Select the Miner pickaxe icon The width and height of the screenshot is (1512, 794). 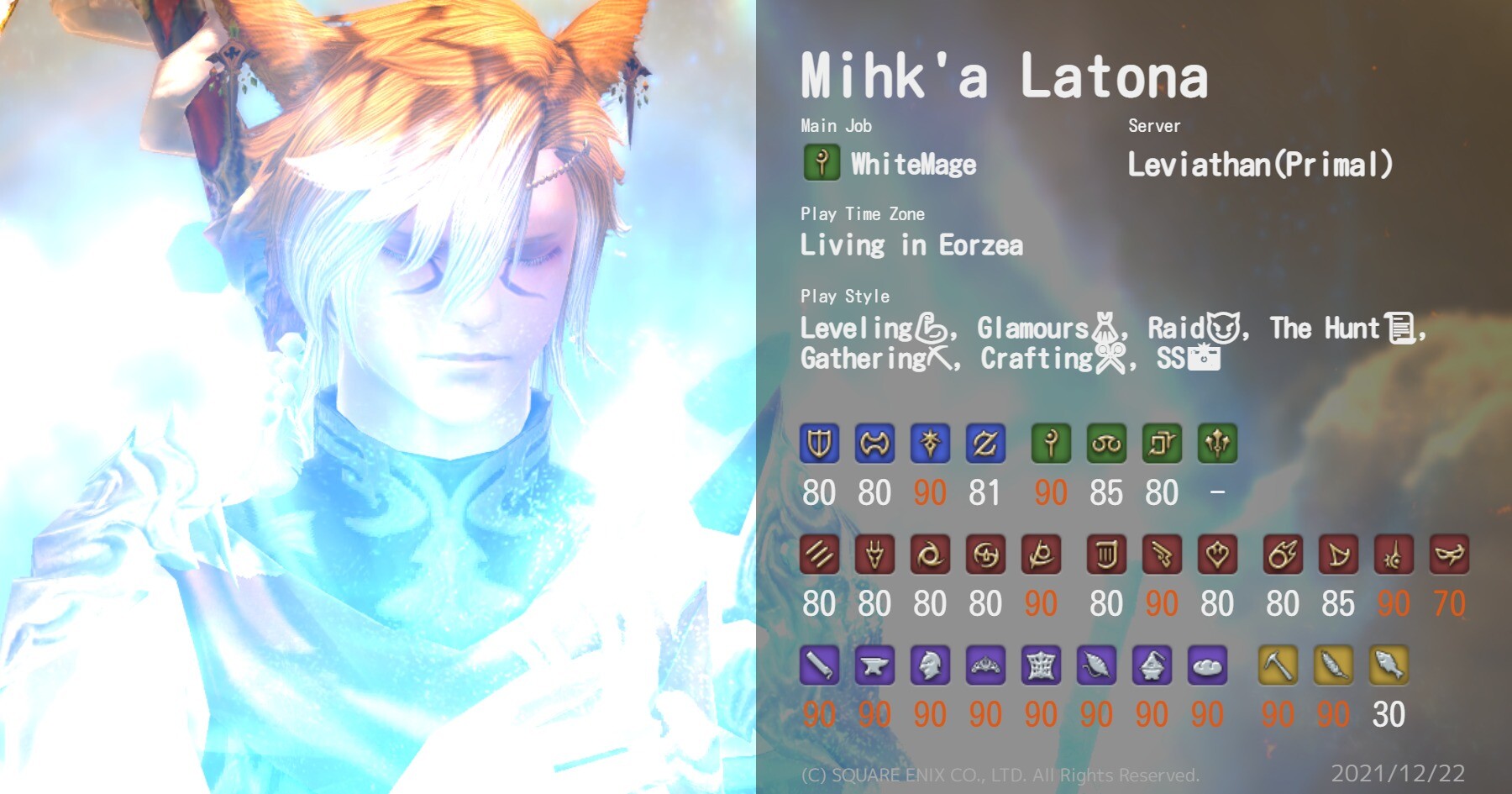(1278, 665)
